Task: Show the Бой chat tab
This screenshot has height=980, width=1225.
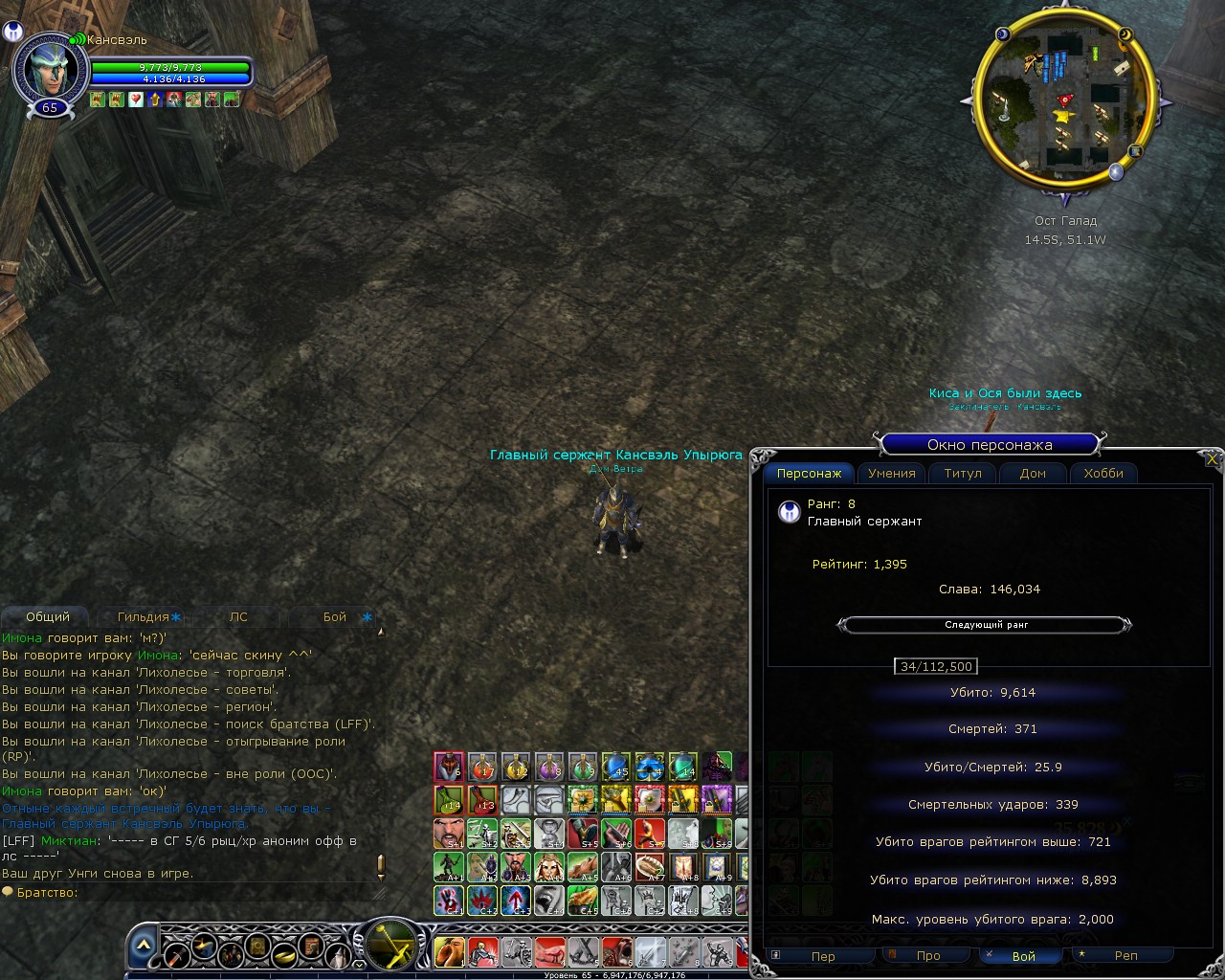Action: point(335,617)
